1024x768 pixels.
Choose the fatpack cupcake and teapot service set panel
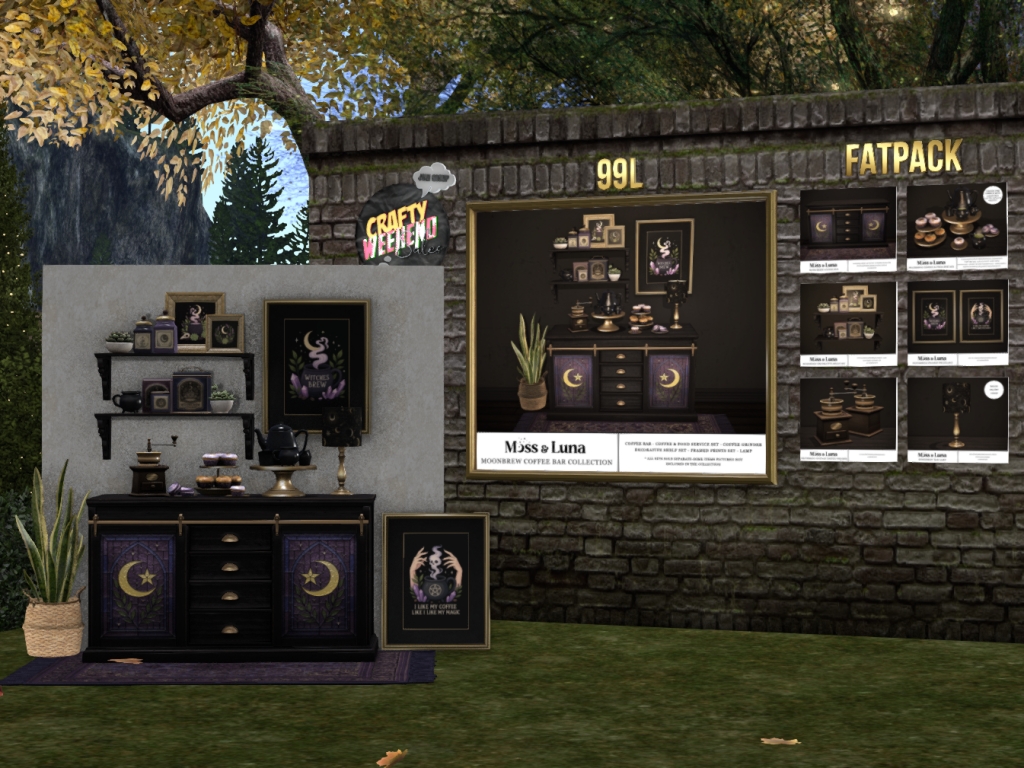click(x=957, y=229)
